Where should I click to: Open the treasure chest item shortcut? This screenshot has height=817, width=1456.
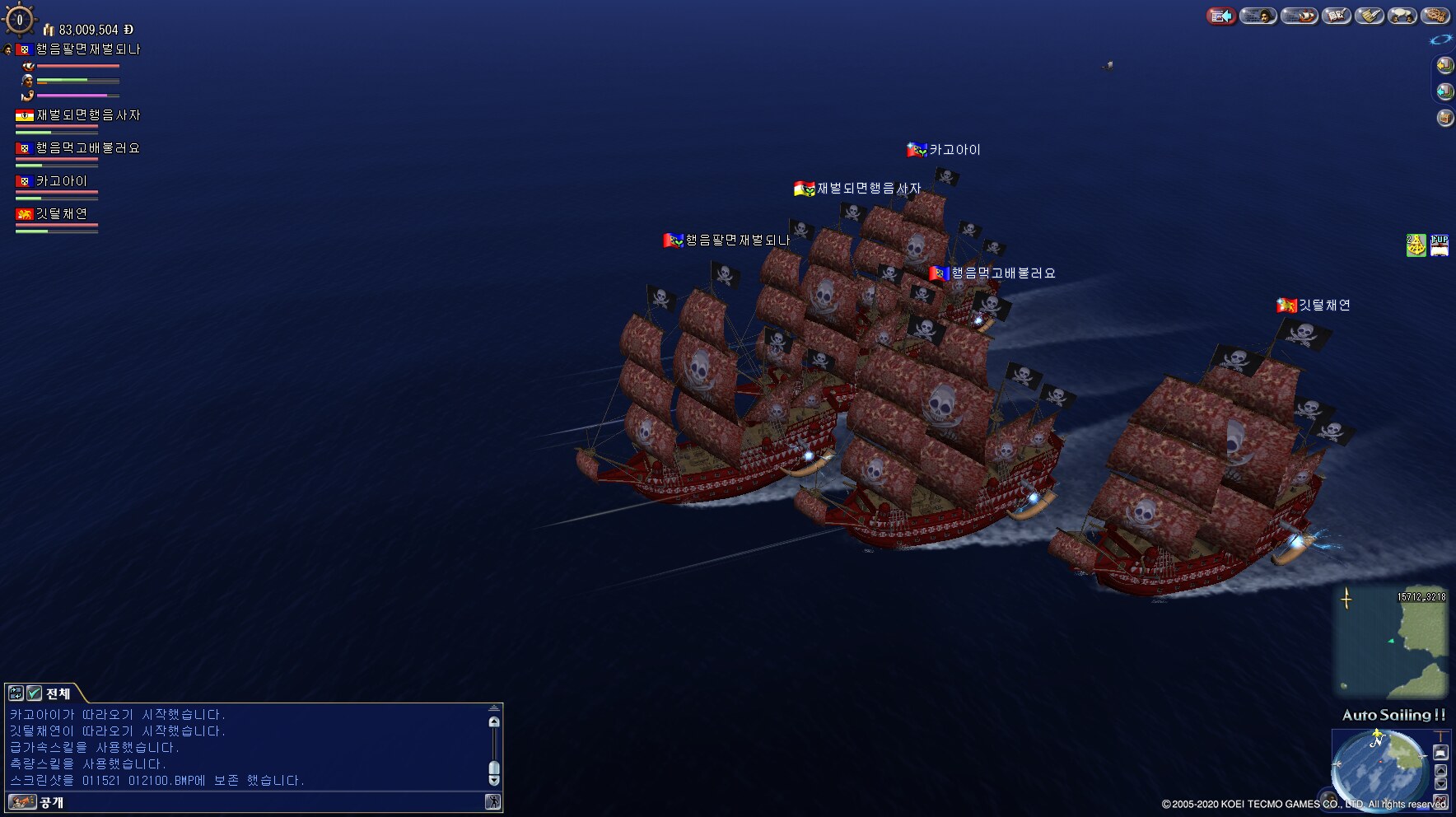[1444, 118]
